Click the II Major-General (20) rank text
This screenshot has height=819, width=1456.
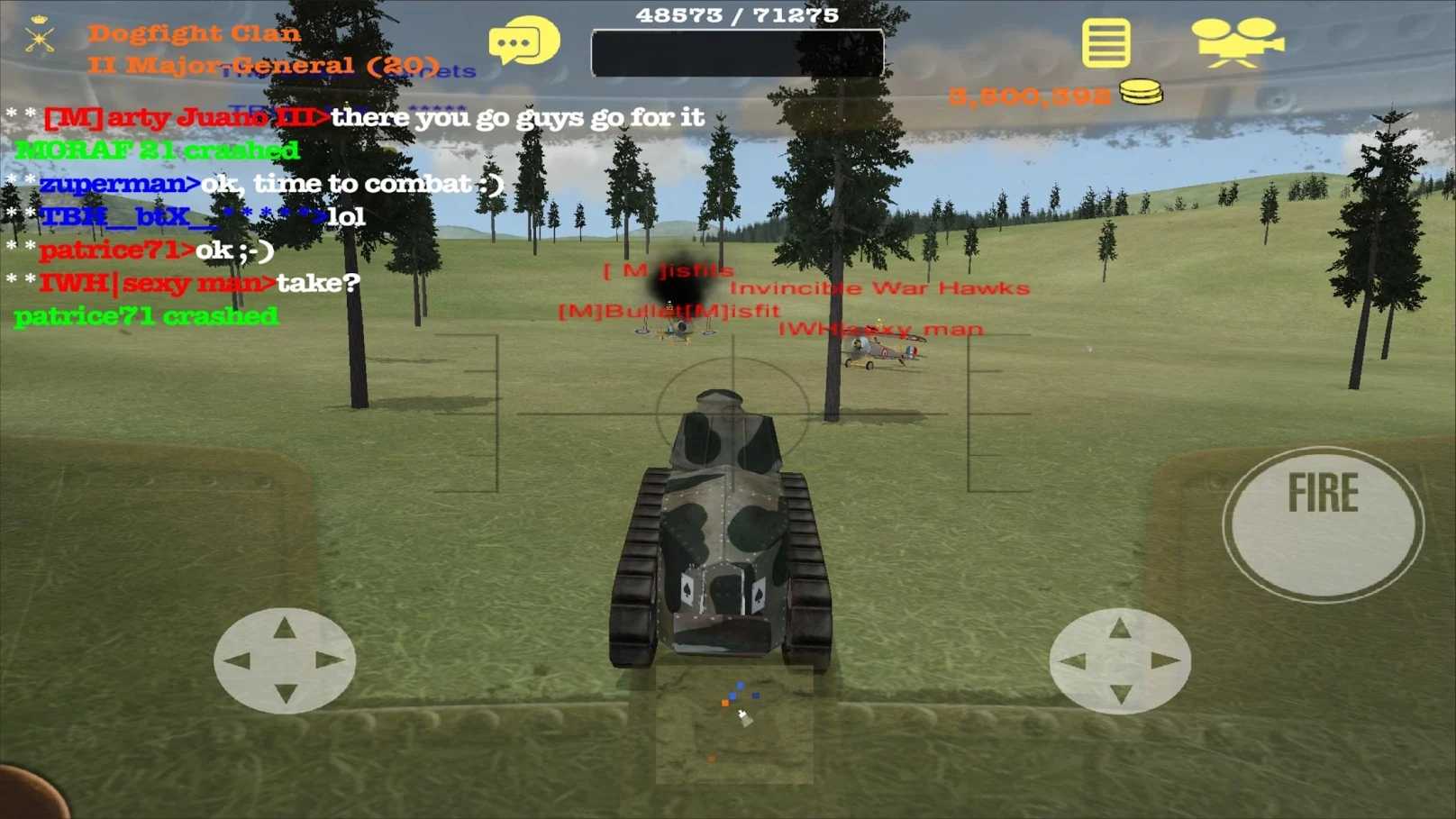tap(261, 63)
